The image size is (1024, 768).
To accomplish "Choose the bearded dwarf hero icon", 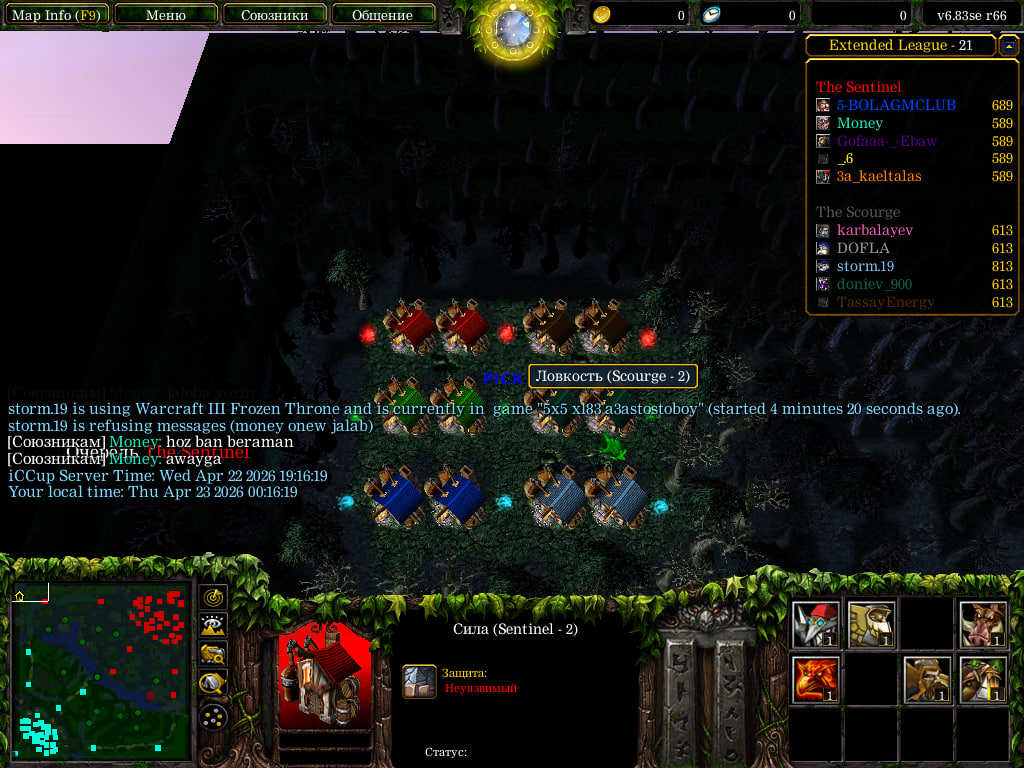I will [927, 680].
